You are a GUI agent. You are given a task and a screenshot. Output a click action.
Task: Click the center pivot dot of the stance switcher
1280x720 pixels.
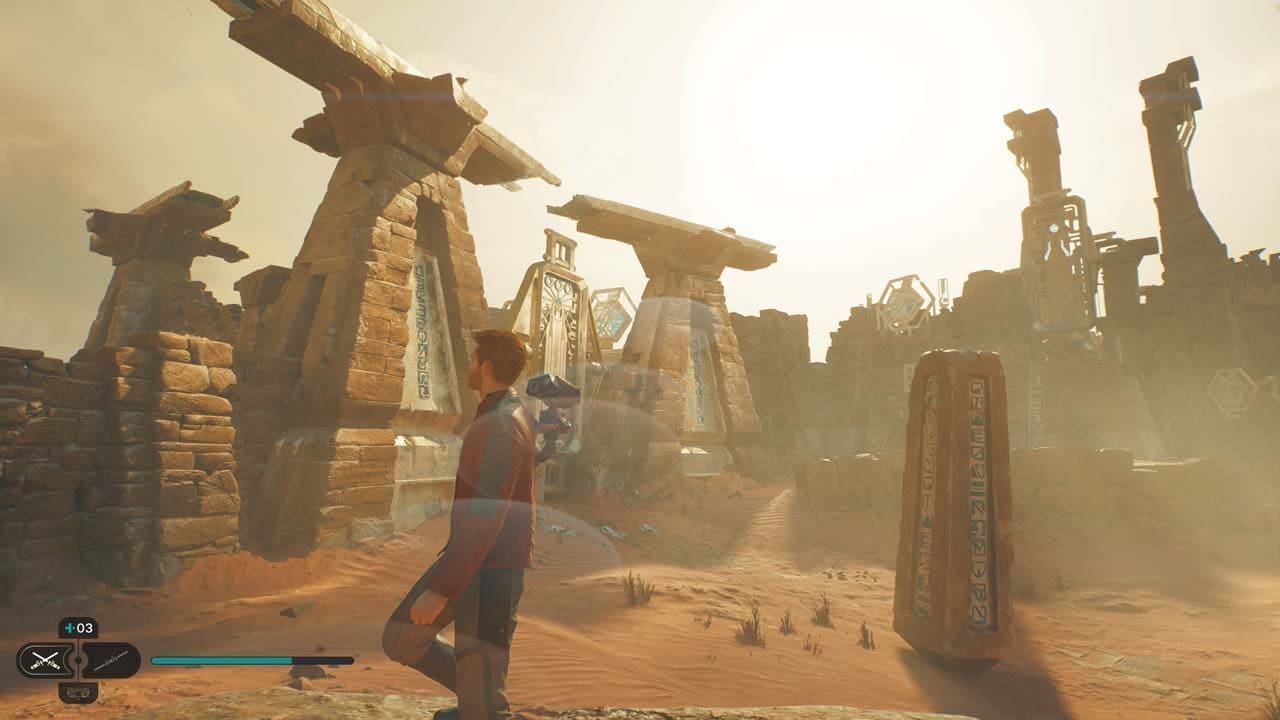[x=78, y=659]
